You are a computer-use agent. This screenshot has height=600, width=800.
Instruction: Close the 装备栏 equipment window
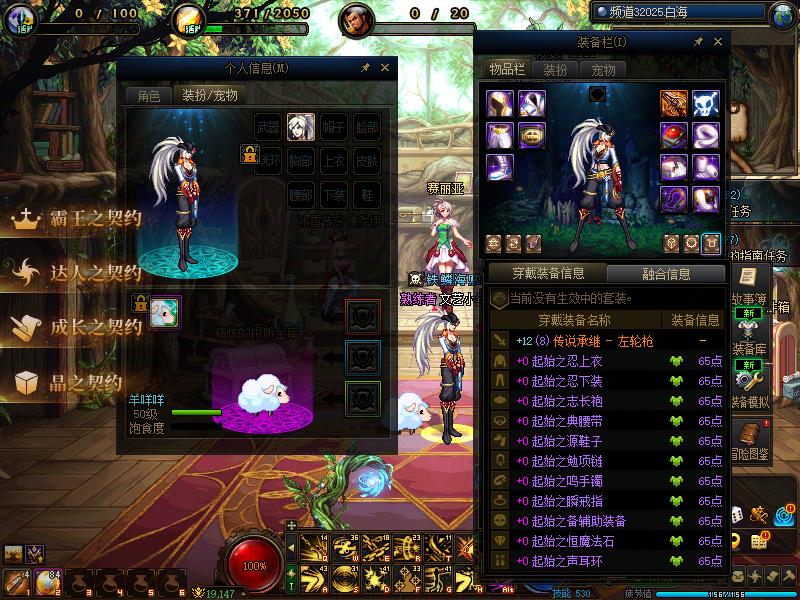click(x=717, y=41)
